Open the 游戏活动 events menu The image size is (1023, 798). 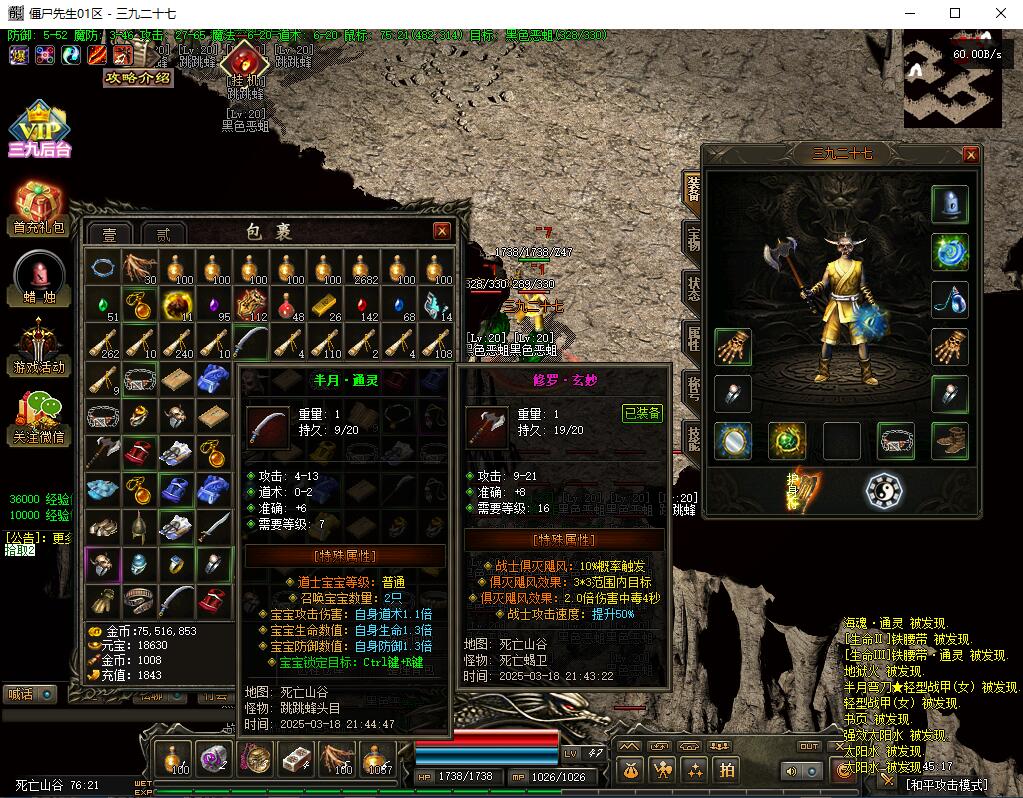click(38, 346)
